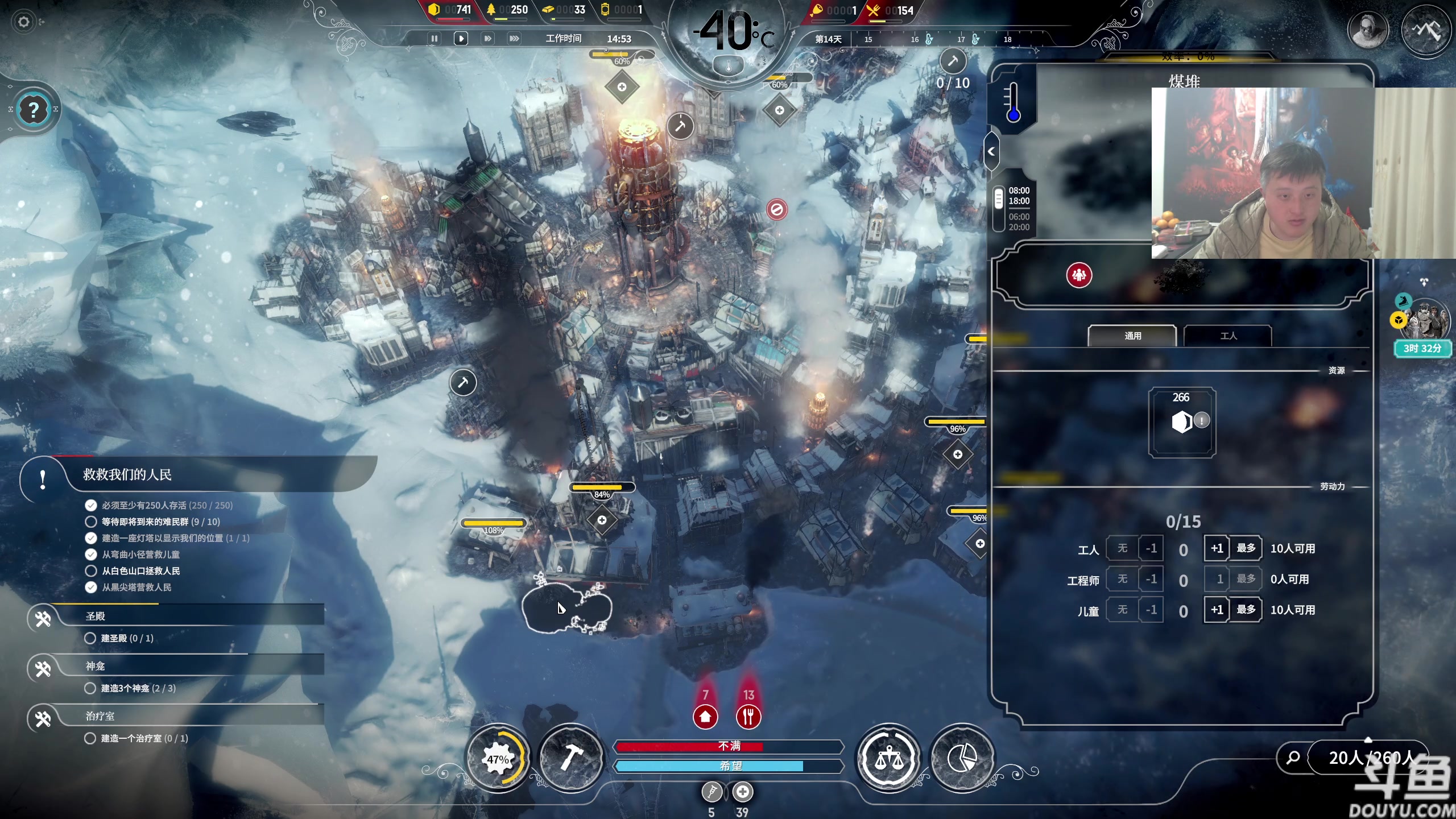The image size is (1456, 819).
Task: Open the settings gear icon
Action: (x=23, y=22)
